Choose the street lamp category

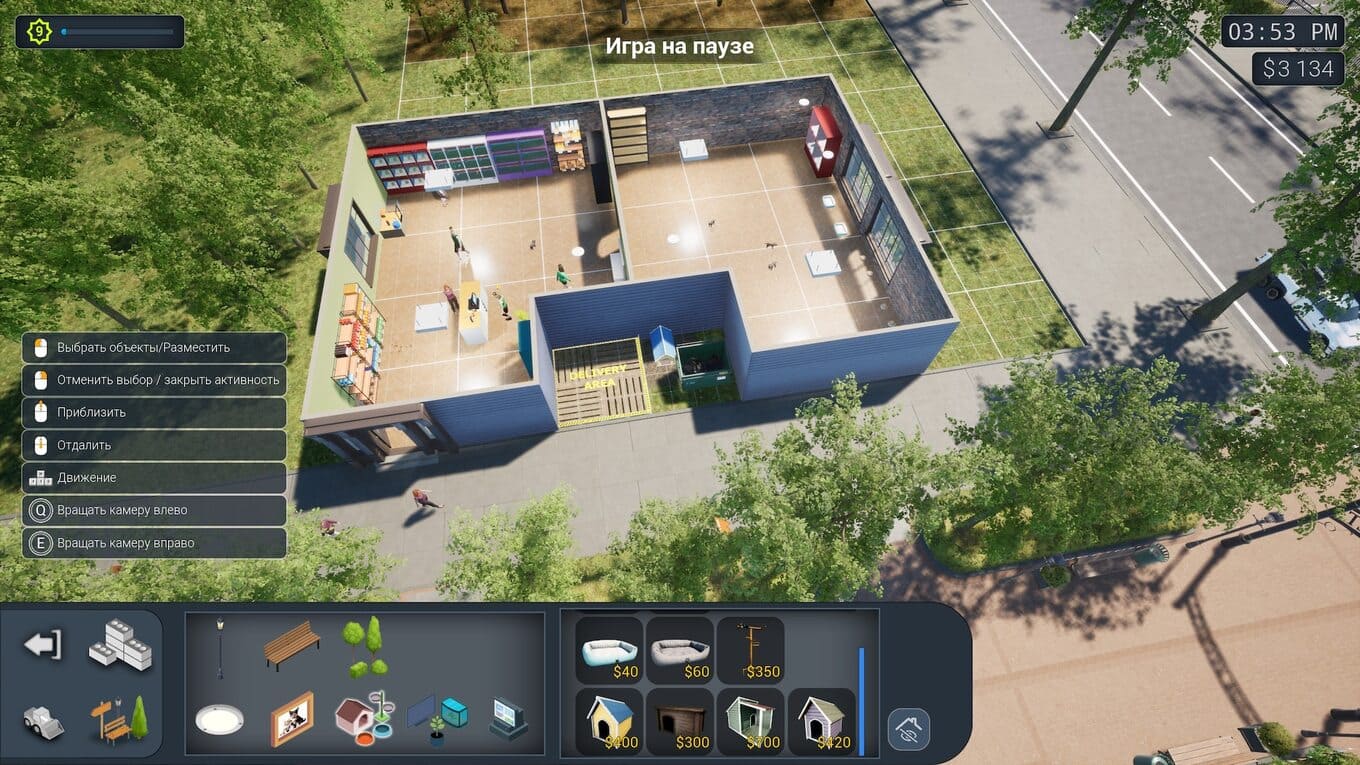(220, 649)
